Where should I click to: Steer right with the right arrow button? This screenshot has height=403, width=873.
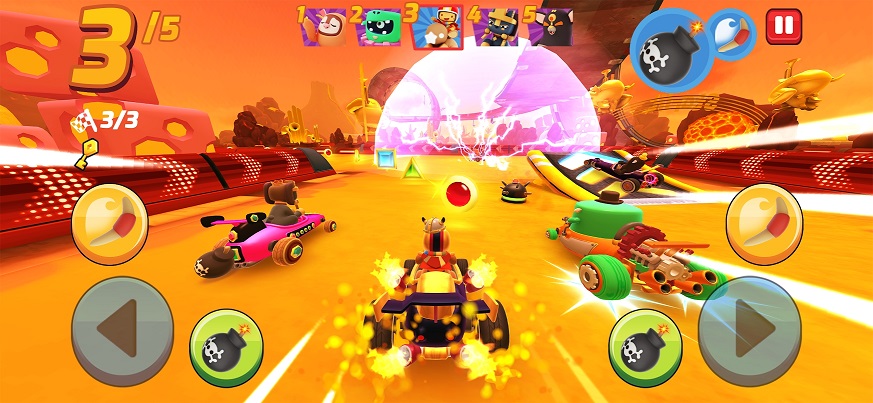point(750,331)
